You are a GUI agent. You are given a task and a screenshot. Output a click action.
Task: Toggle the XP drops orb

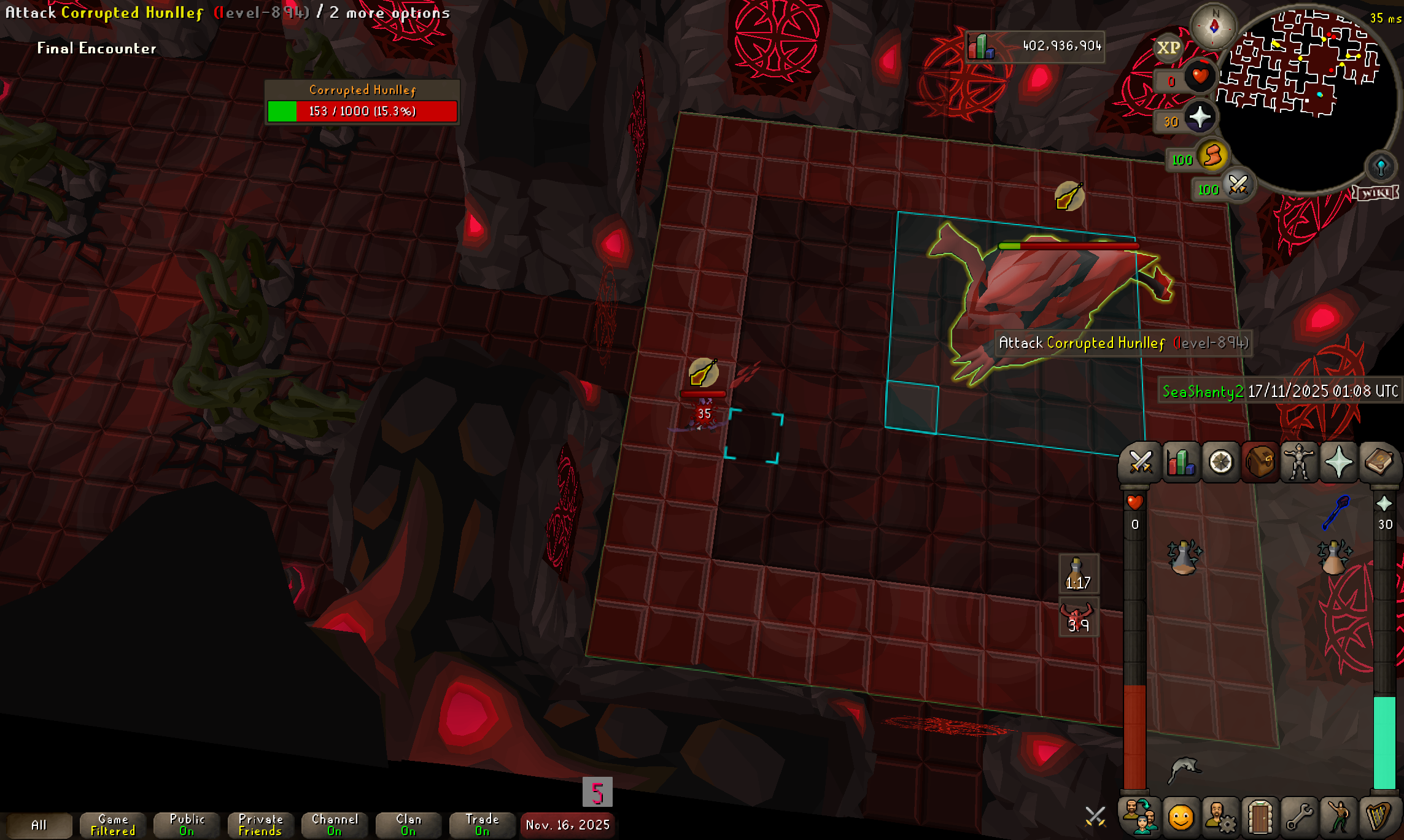click(1168, 48)
